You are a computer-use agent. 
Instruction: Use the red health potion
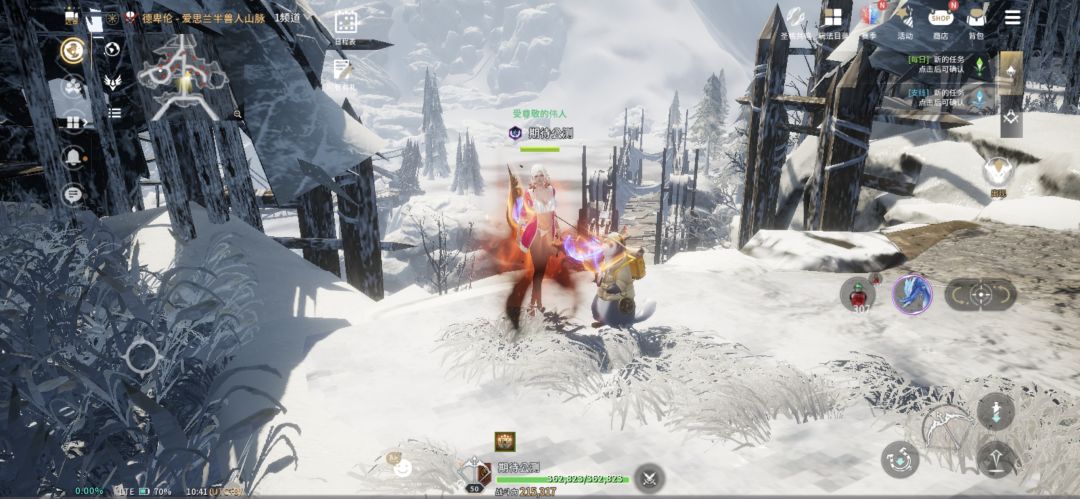coord(857,293)
